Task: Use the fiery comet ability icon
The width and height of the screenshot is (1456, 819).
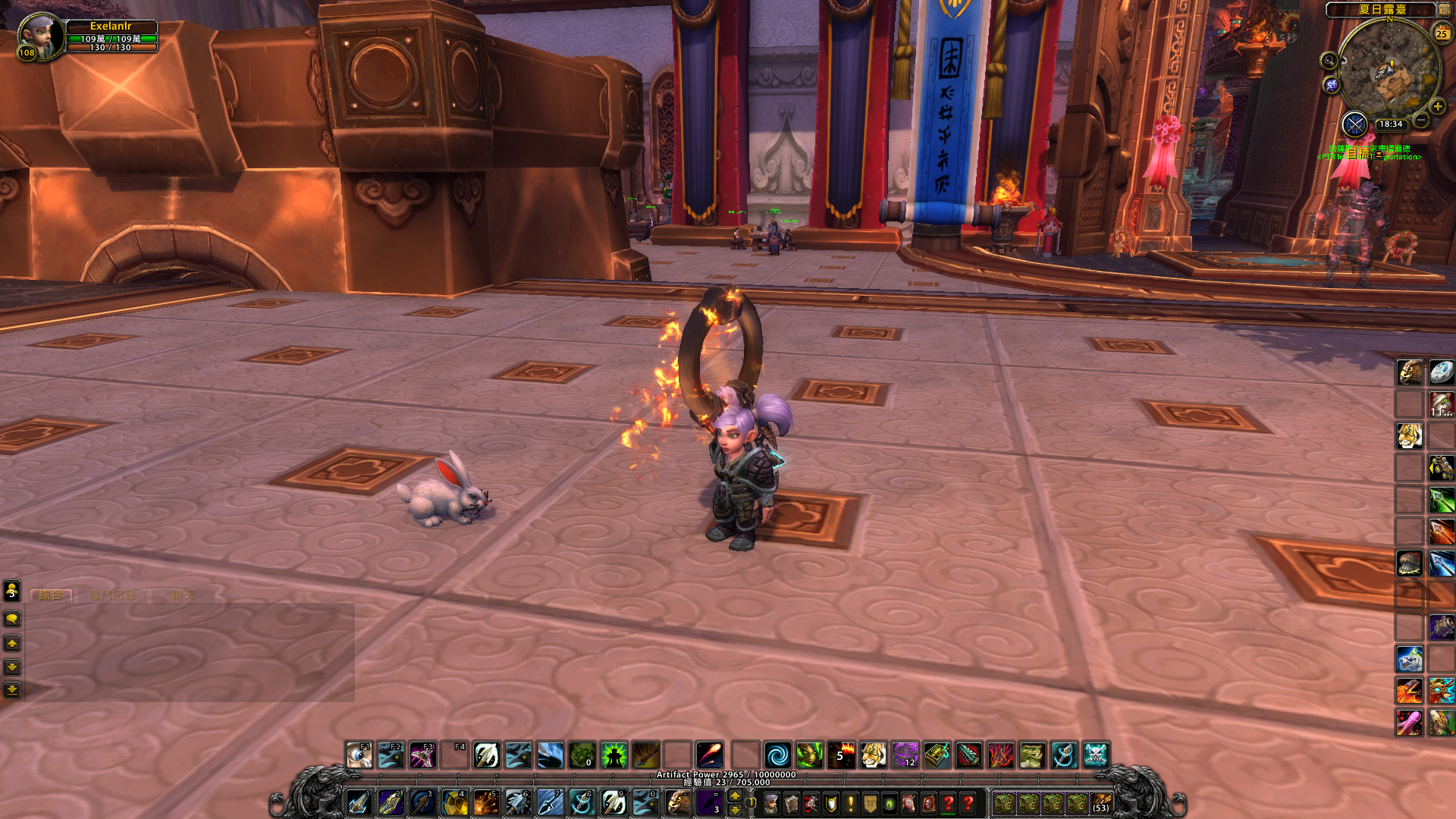Action: click(709, 755)
